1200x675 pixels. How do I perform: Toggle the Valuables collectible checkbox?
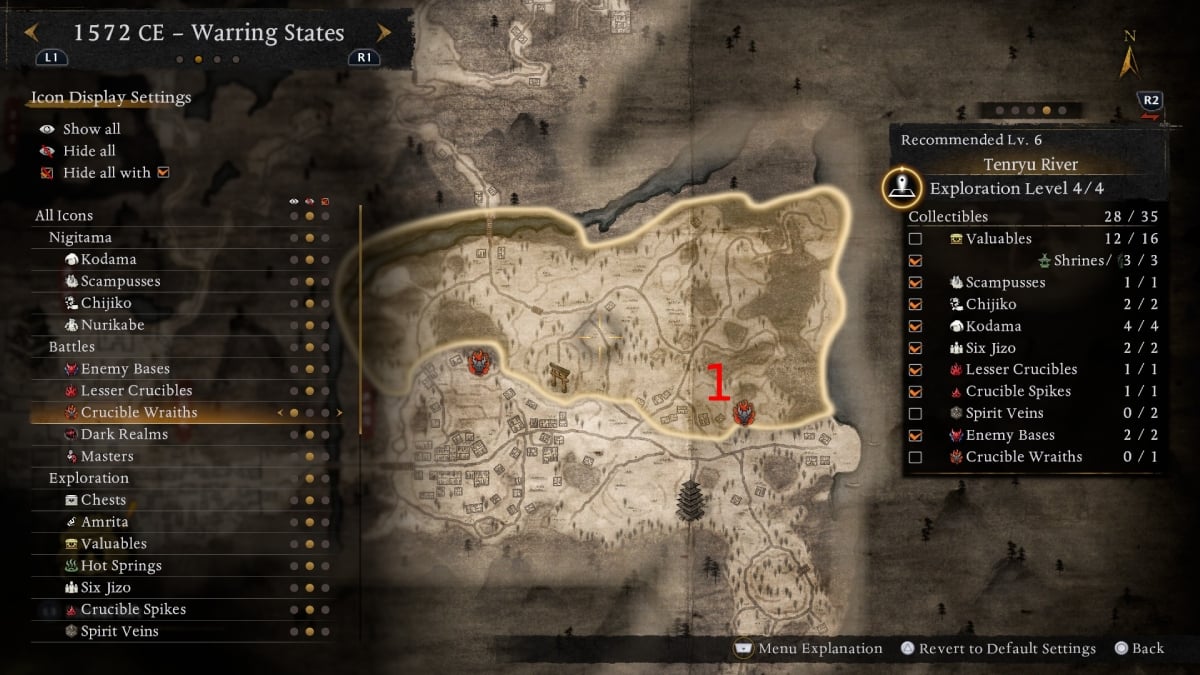tap(915, 239)
